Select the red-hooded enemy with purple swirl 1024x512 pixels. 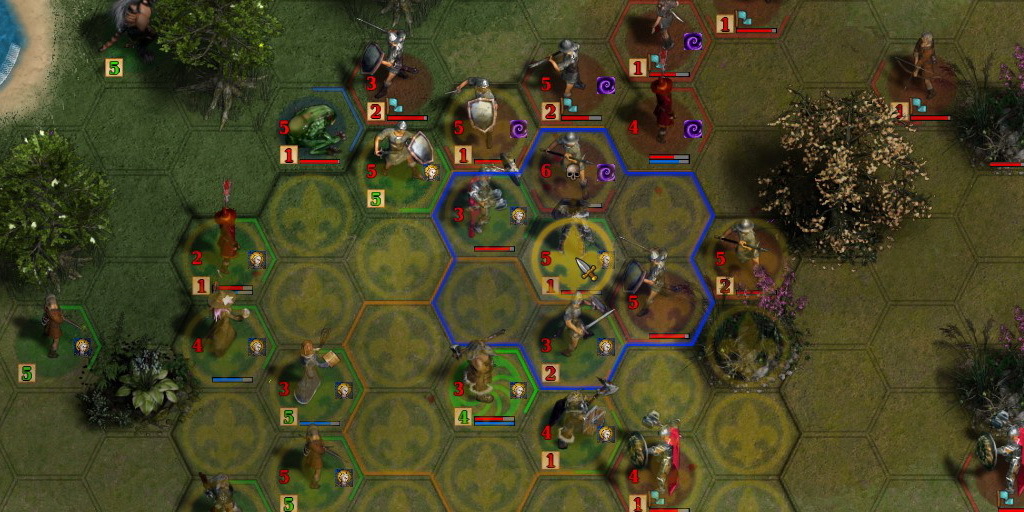662,108
